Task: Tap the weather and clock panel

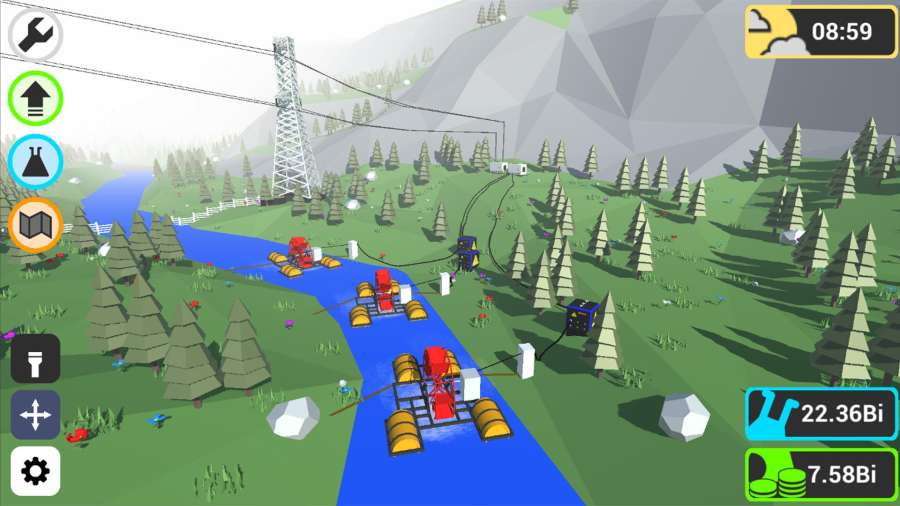Action: tap(821, 32)
